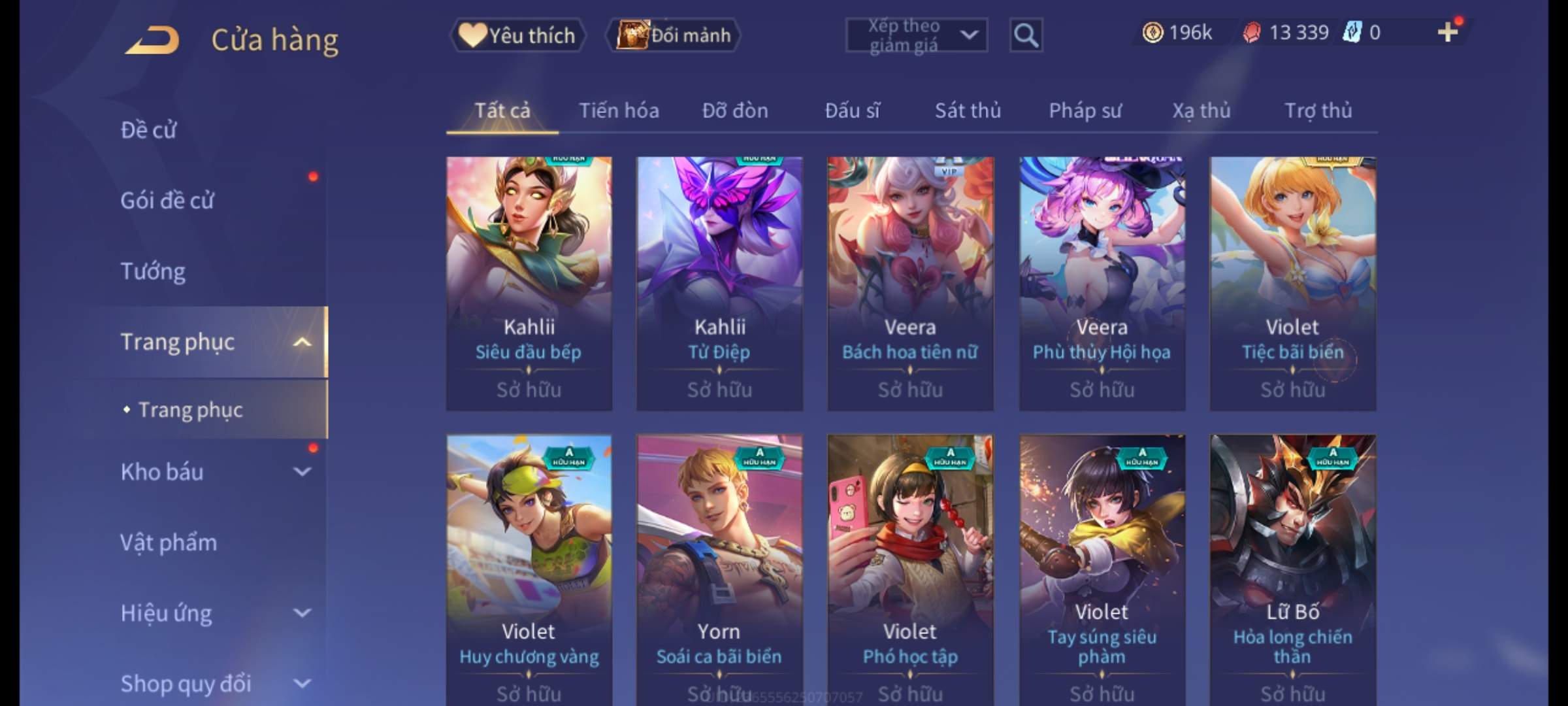Select the Đỡ đòn category tab

[x=735, y=110]
